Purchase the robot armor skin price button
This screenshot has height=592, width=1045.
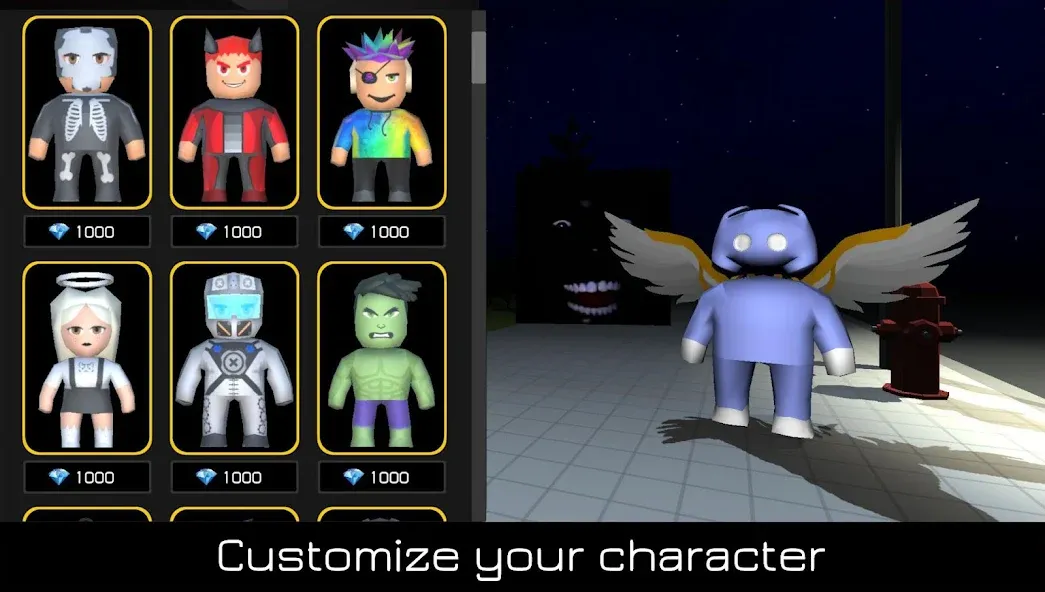[x=234, y=477]
